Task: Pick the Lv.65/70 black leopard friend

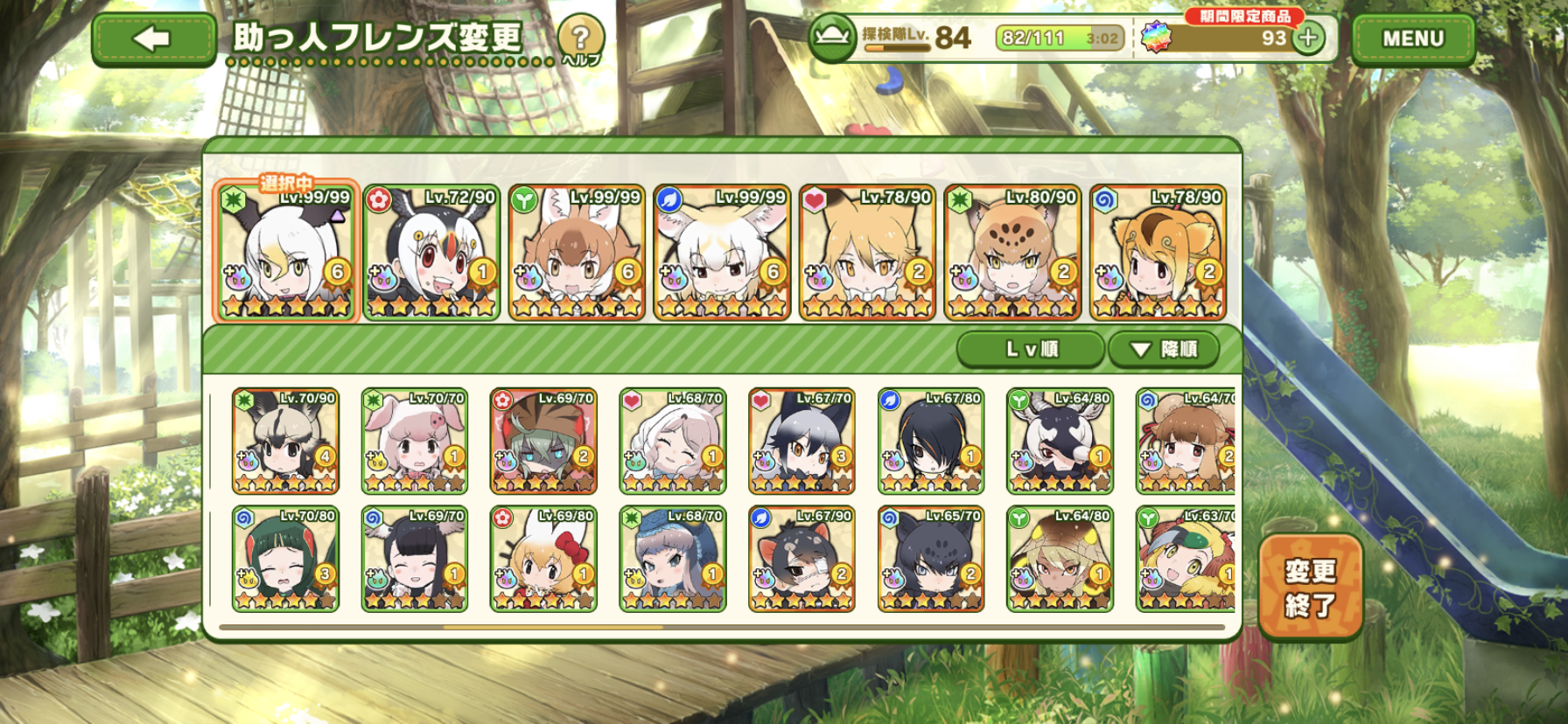Action: pyautogui.click(x=931, y=560)
